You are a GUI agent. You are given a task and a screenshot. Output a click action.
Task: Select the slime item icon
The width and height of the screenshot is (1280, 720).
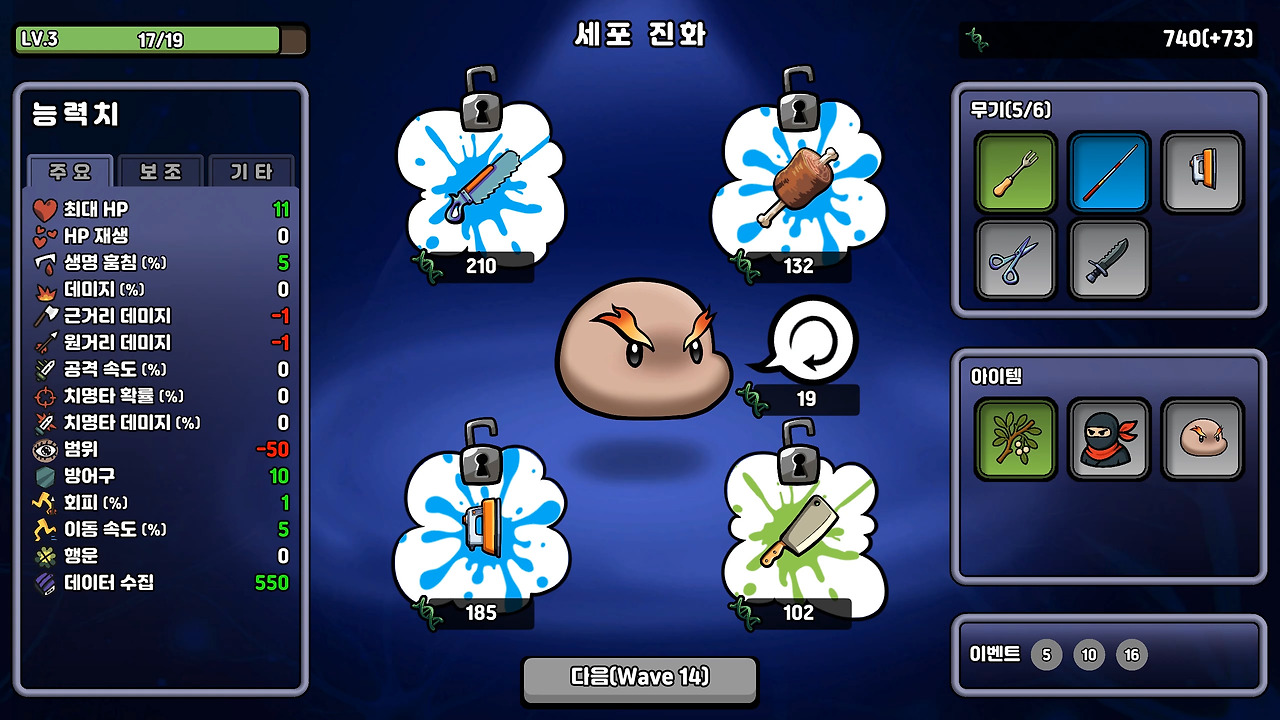pyautogui.click(x=1202, y=438)
